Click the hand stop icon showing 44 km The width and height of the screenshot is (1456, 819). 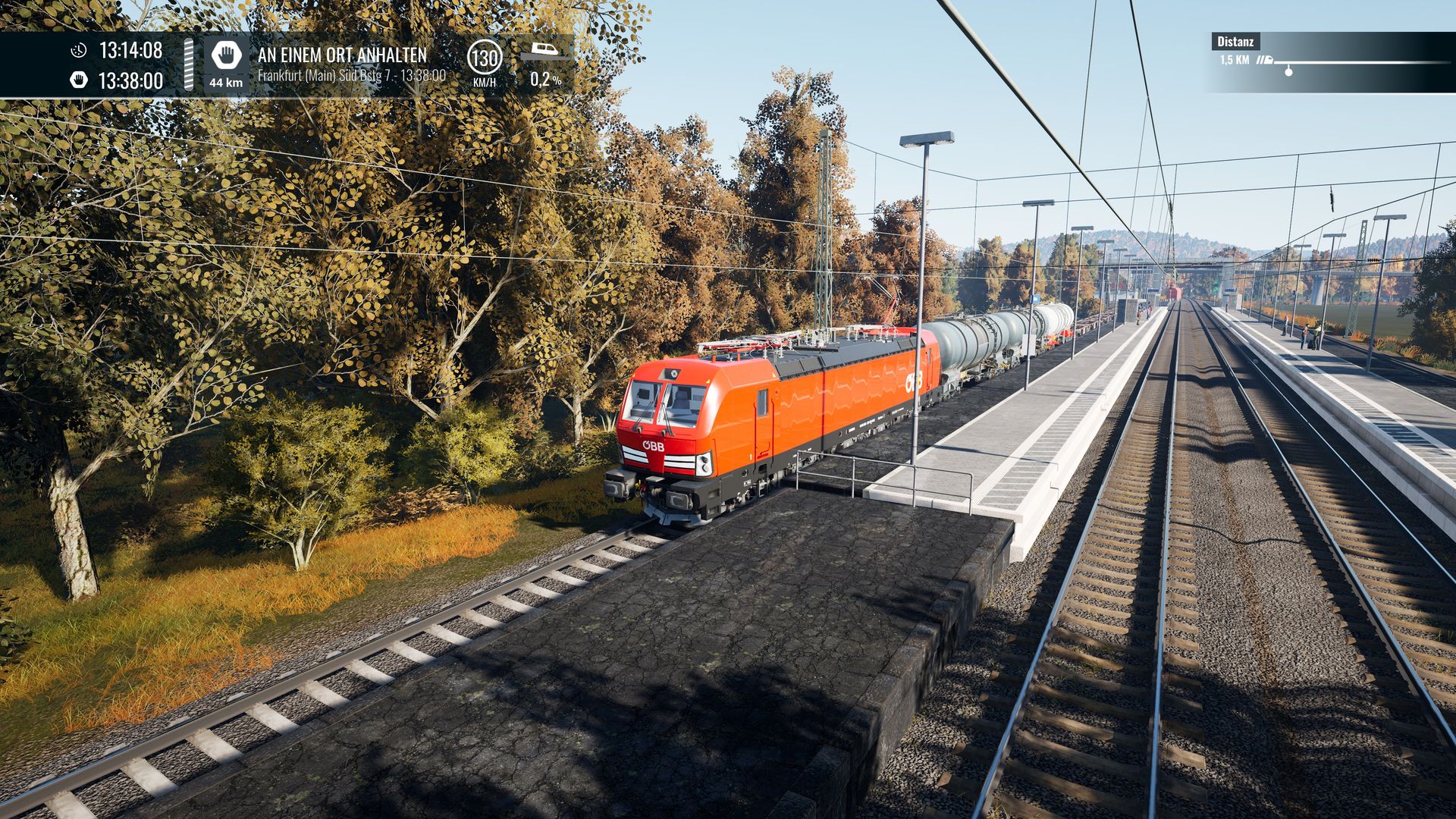226,56
